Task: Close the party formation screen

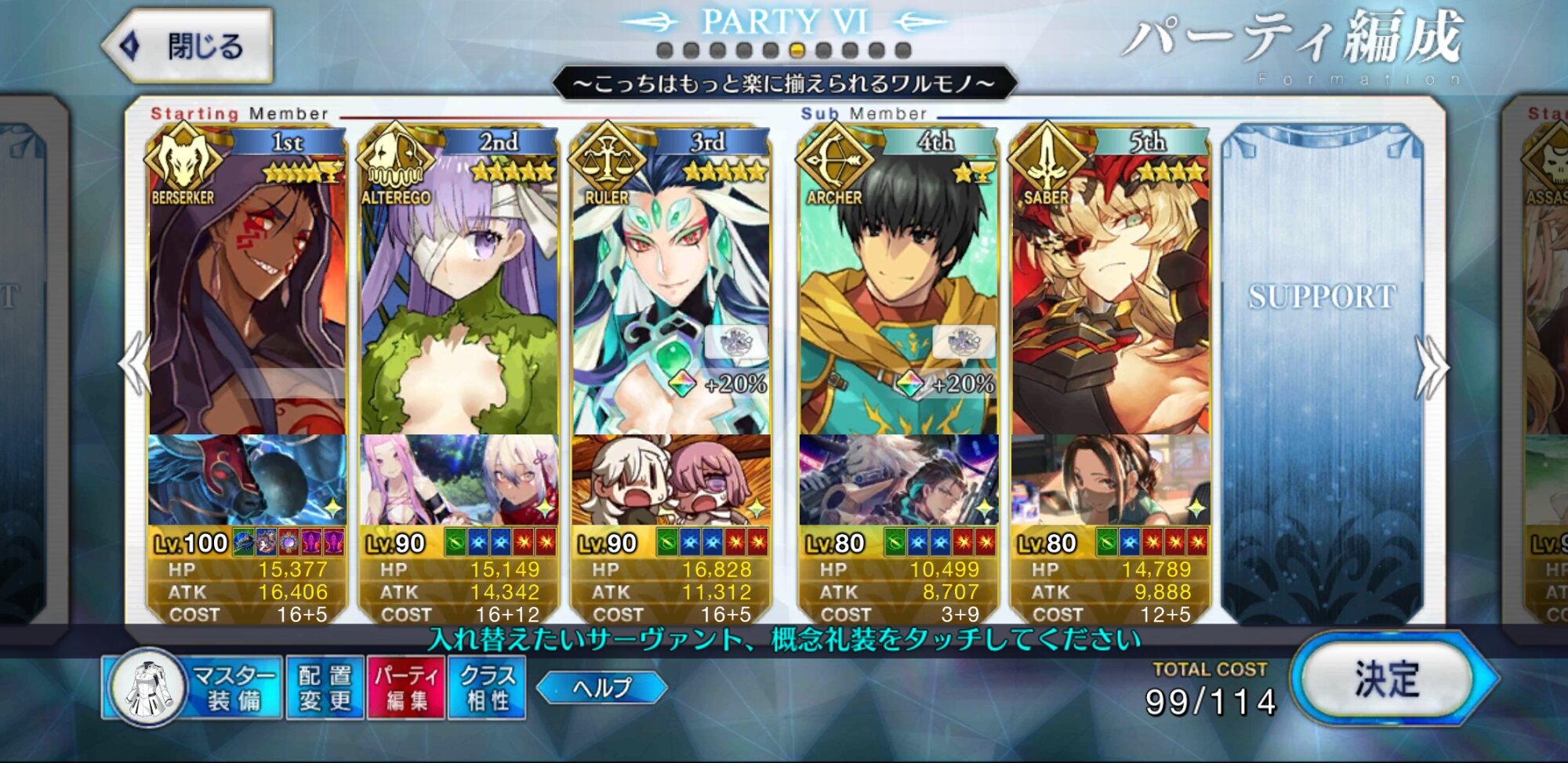Action: [x=188, y=47]
